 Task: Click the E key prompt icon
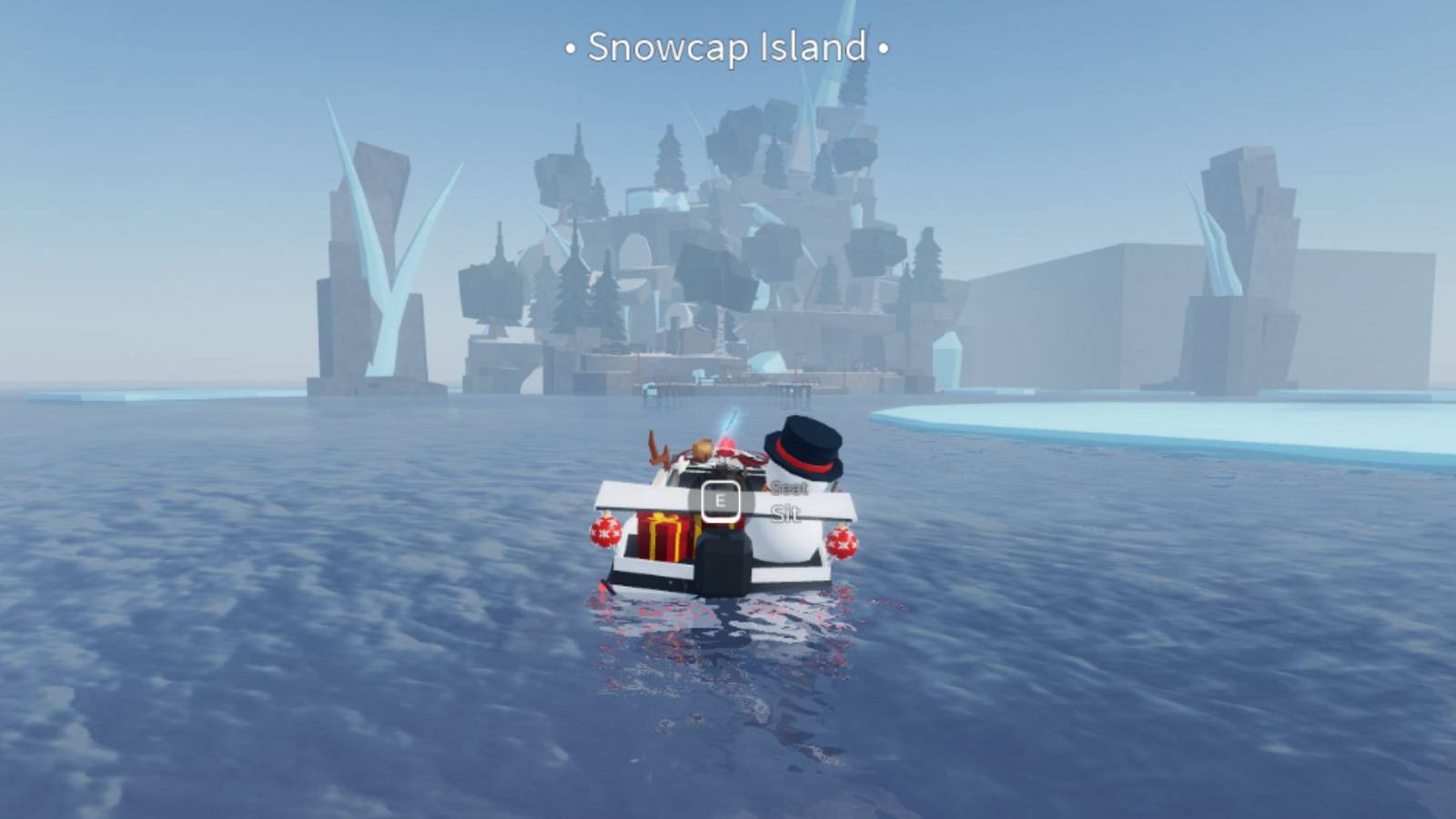click(721, 501)
